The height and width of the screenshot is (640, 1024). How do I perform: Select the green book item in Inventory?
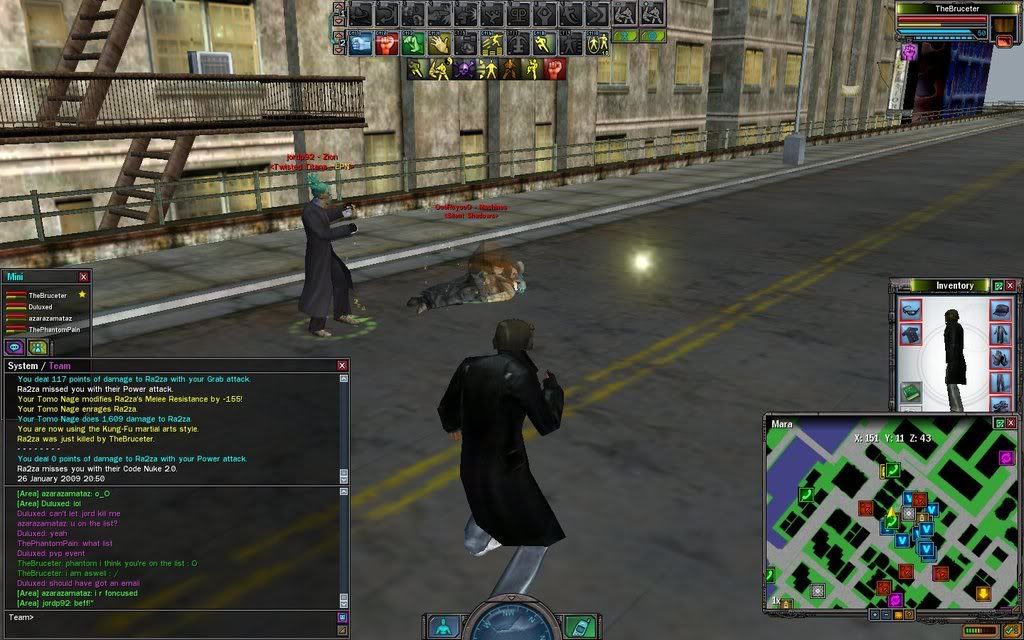tap(910, 391)
